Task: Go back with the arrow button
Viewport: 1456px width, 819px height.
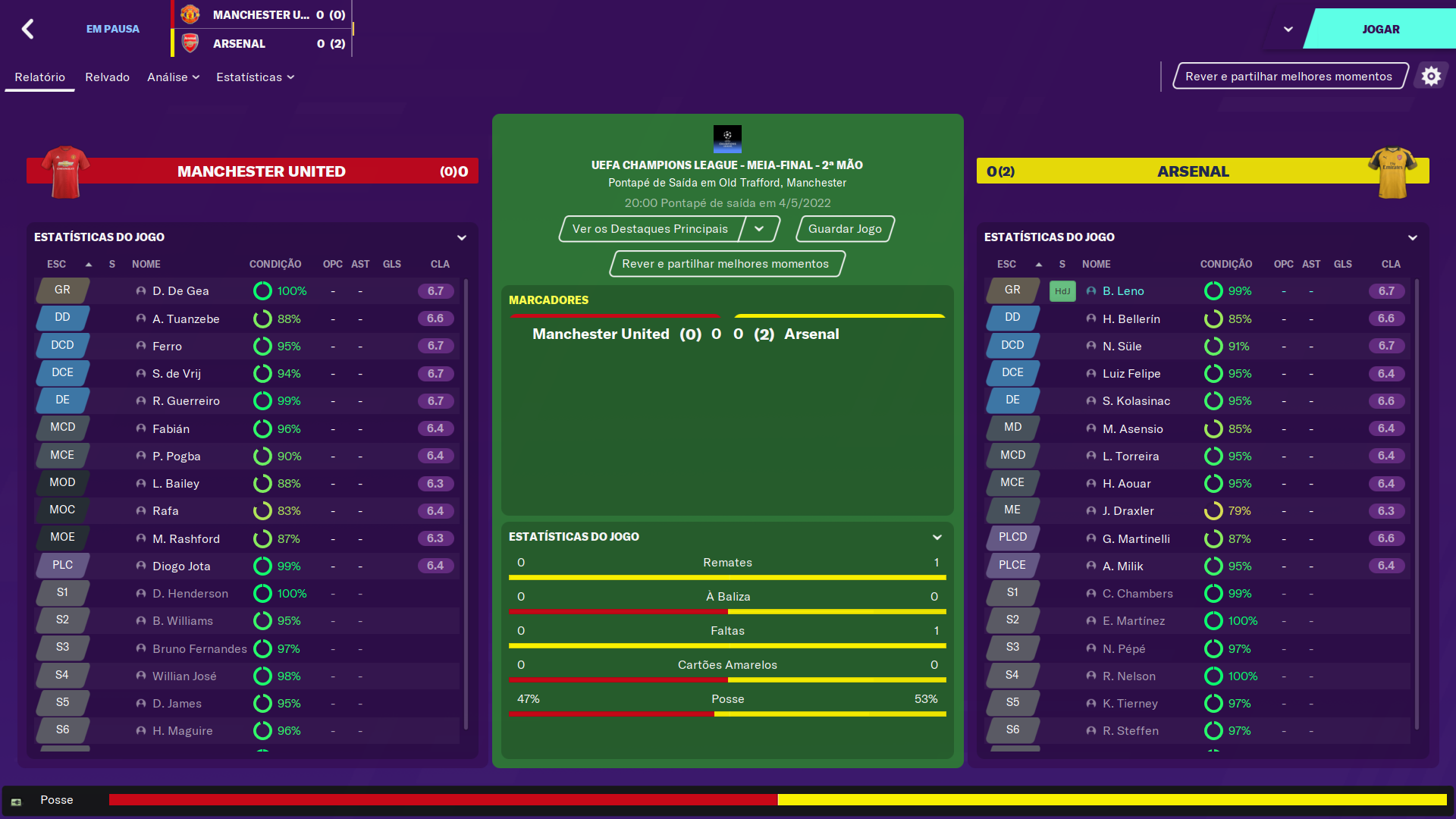Action: pos(28,30)
